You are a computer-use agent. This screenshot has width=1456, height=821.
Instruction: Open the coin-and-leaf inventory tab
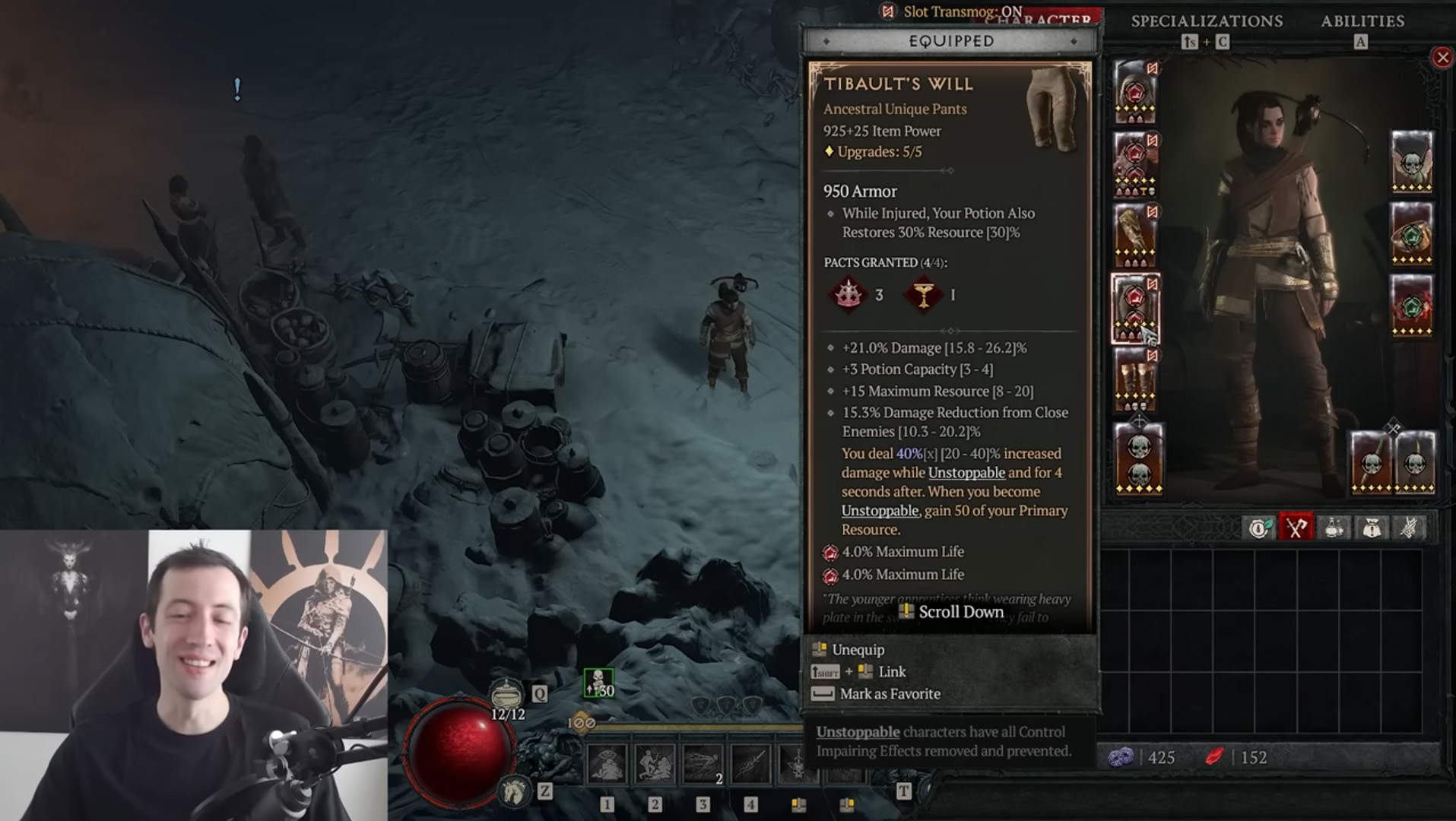click(x=1259, y=528)
